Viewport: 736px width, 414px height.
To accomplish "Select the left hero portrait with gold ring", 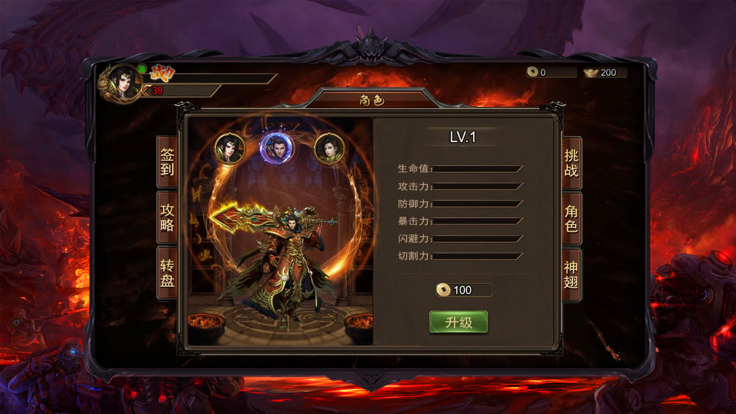I will click(x=231, y=149).
